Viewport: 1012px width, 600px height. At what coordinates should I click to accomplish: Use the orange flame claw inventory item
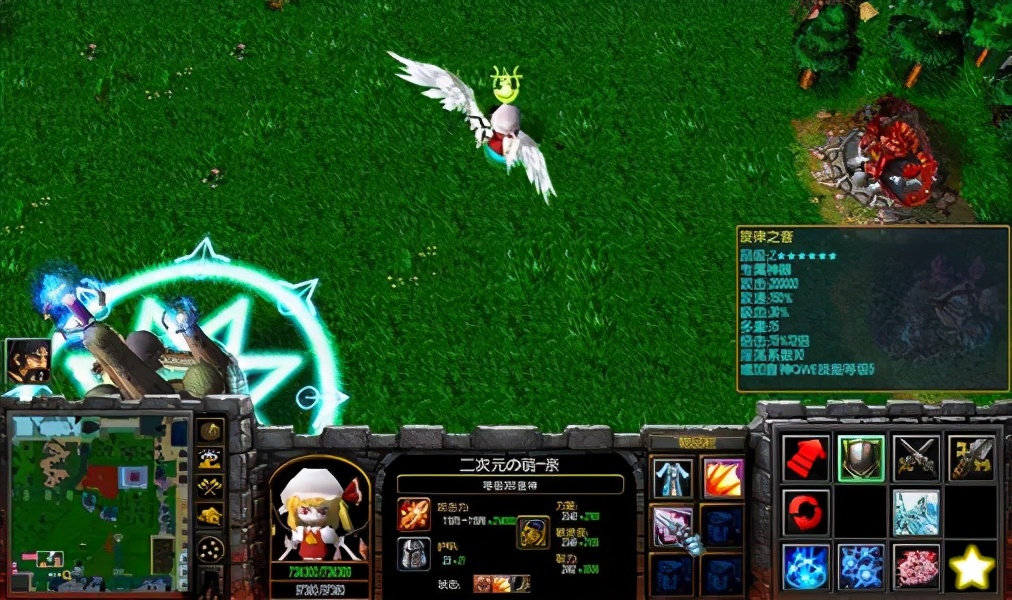[723, 478]
